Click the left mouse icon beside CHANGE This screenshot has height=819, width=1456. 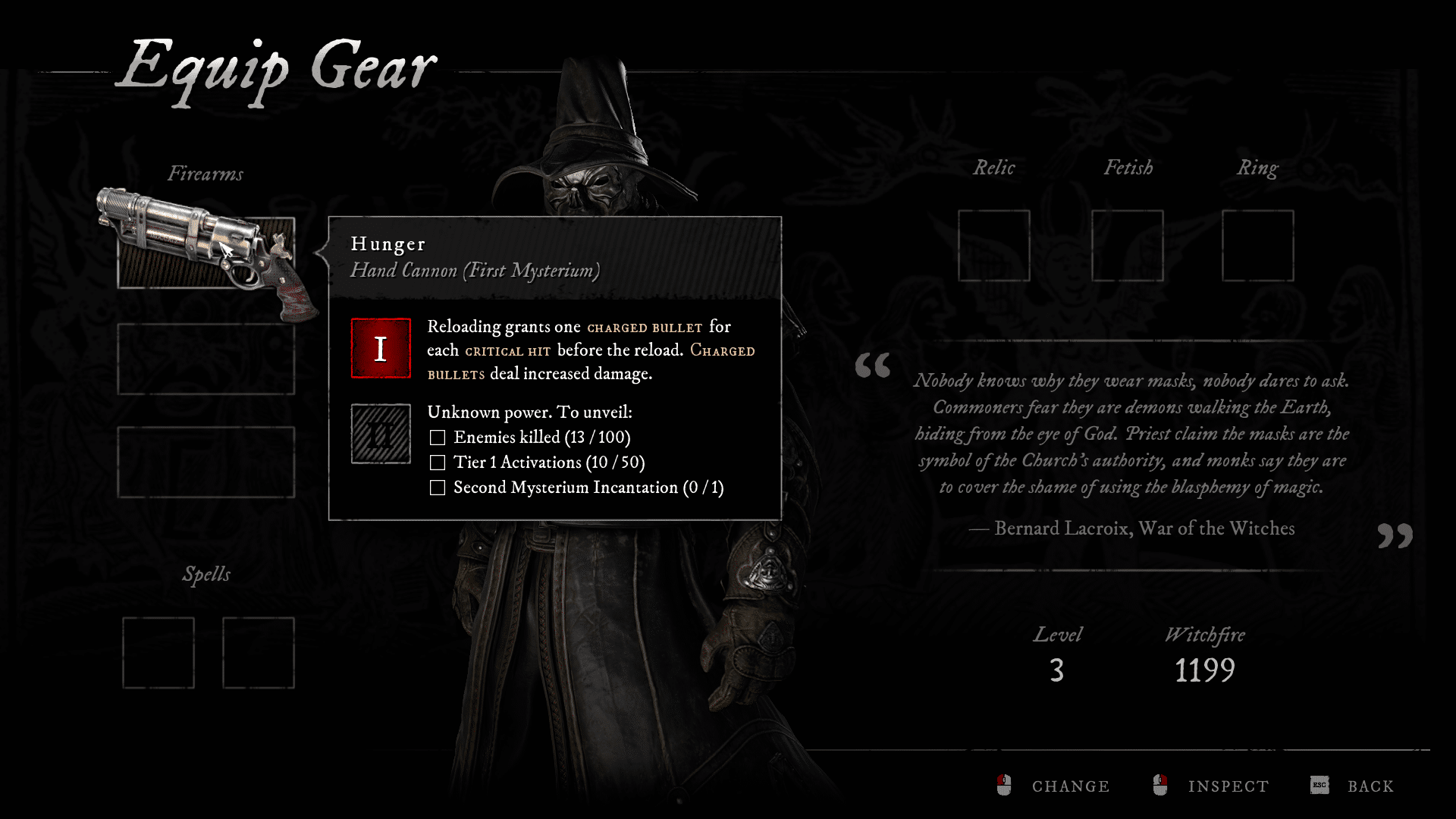1005,786
